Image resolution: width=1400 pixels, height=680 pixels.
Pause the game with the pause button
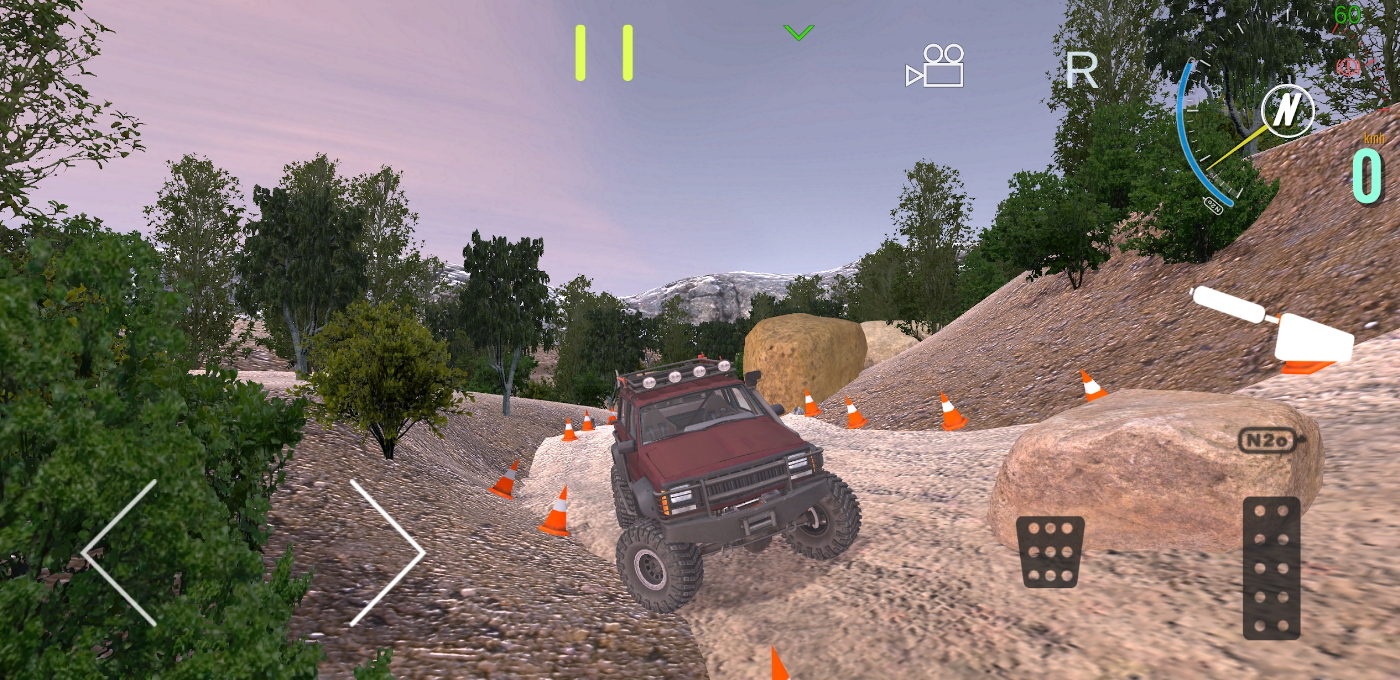point(603,53)
